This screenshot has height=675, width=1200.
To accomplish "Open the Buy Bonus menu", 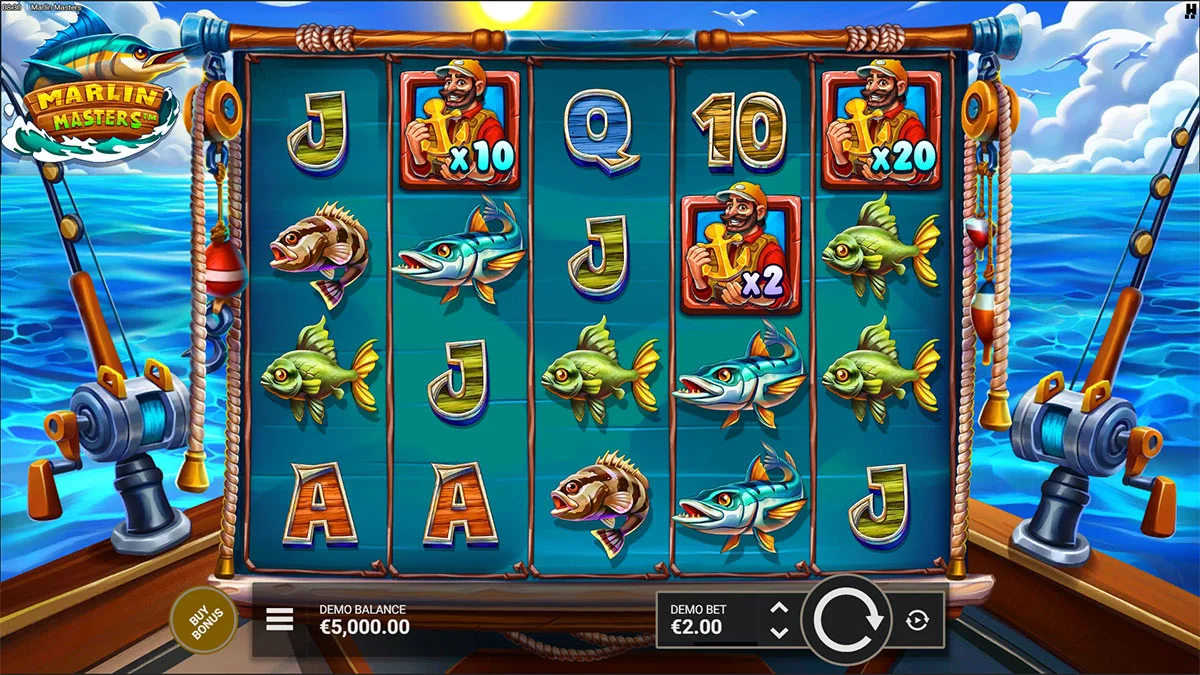I will point(203,619).
